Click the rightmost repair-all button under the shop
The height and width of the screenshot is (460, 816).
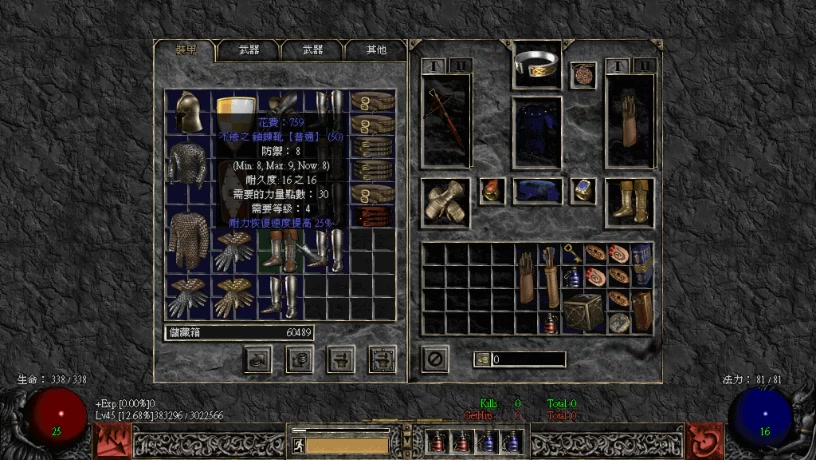coord(382,358)
